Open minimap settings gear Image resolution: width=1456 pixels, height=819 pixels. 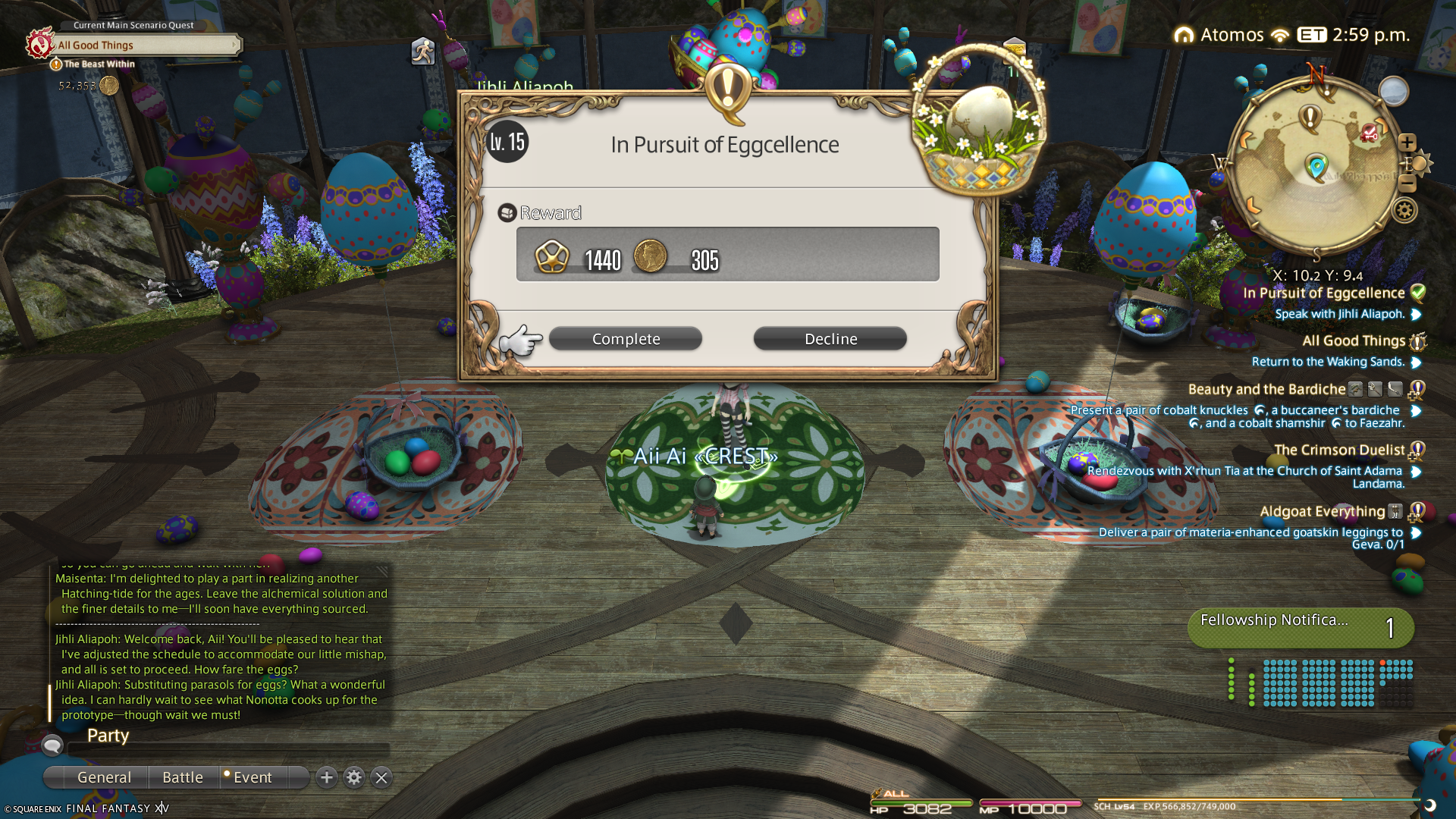click(x=1404, y=210)
